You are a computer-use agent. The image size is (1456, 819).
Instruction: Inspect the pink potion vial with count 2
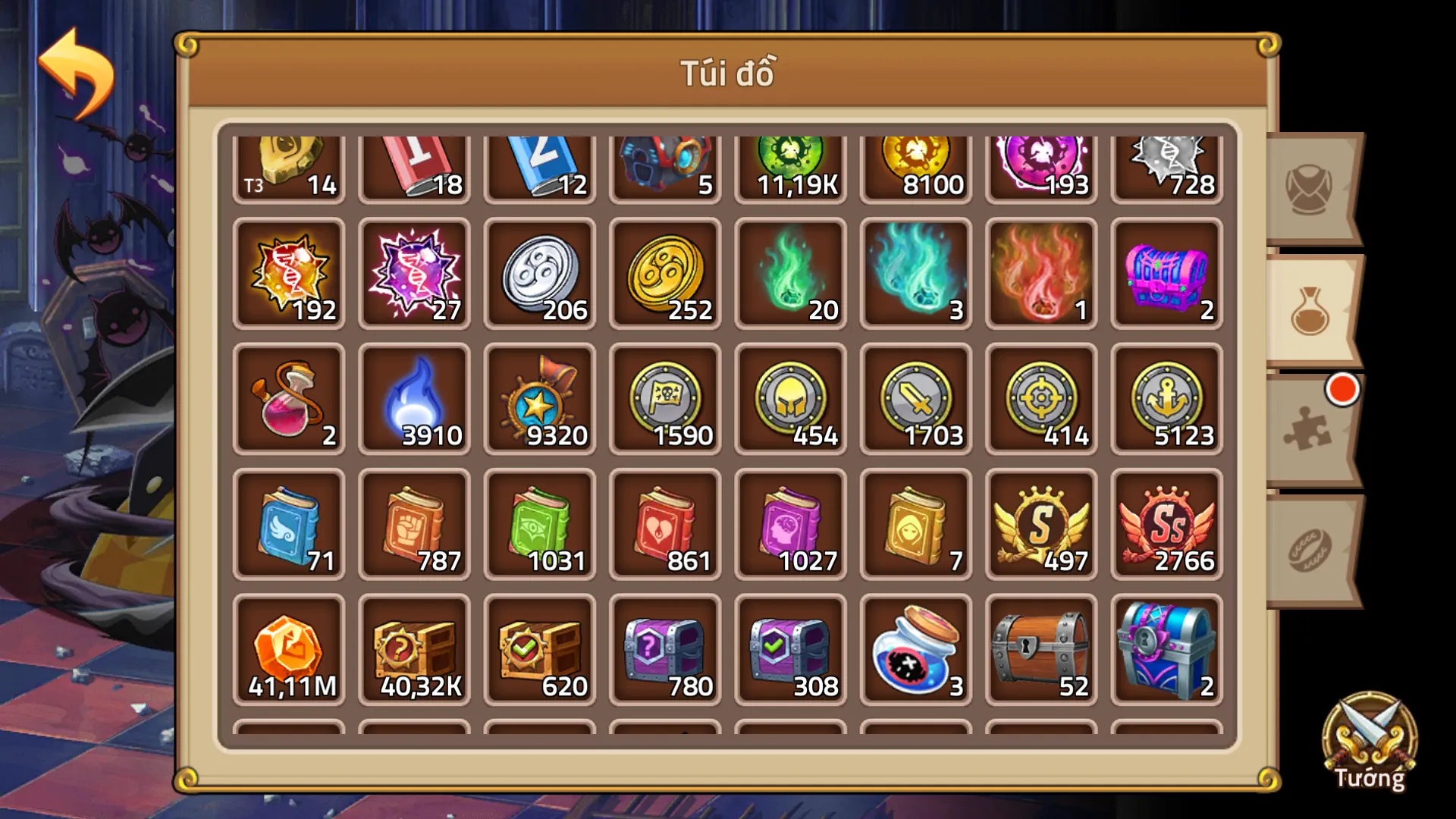point(289,398)
